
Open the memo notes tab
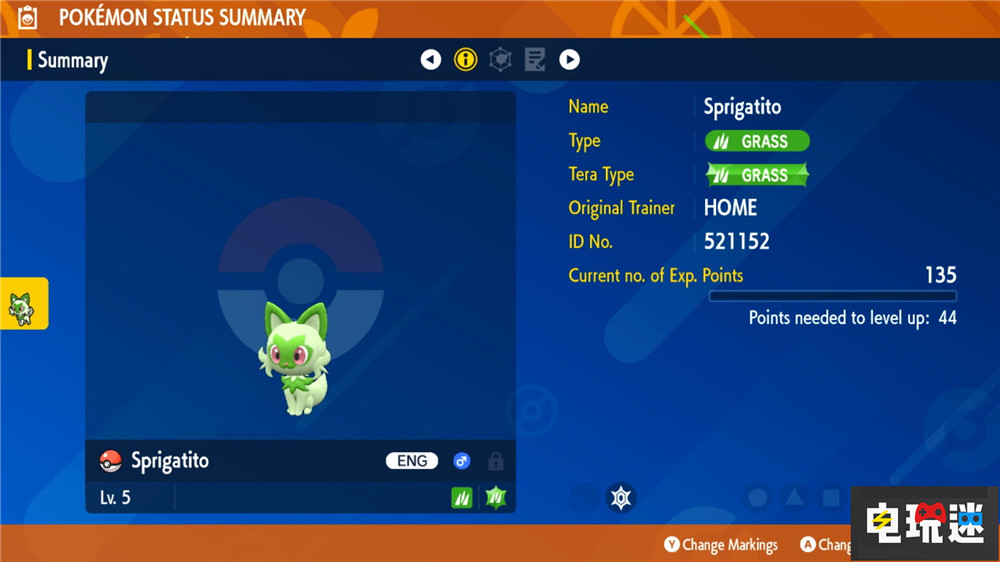coord(535,60)
